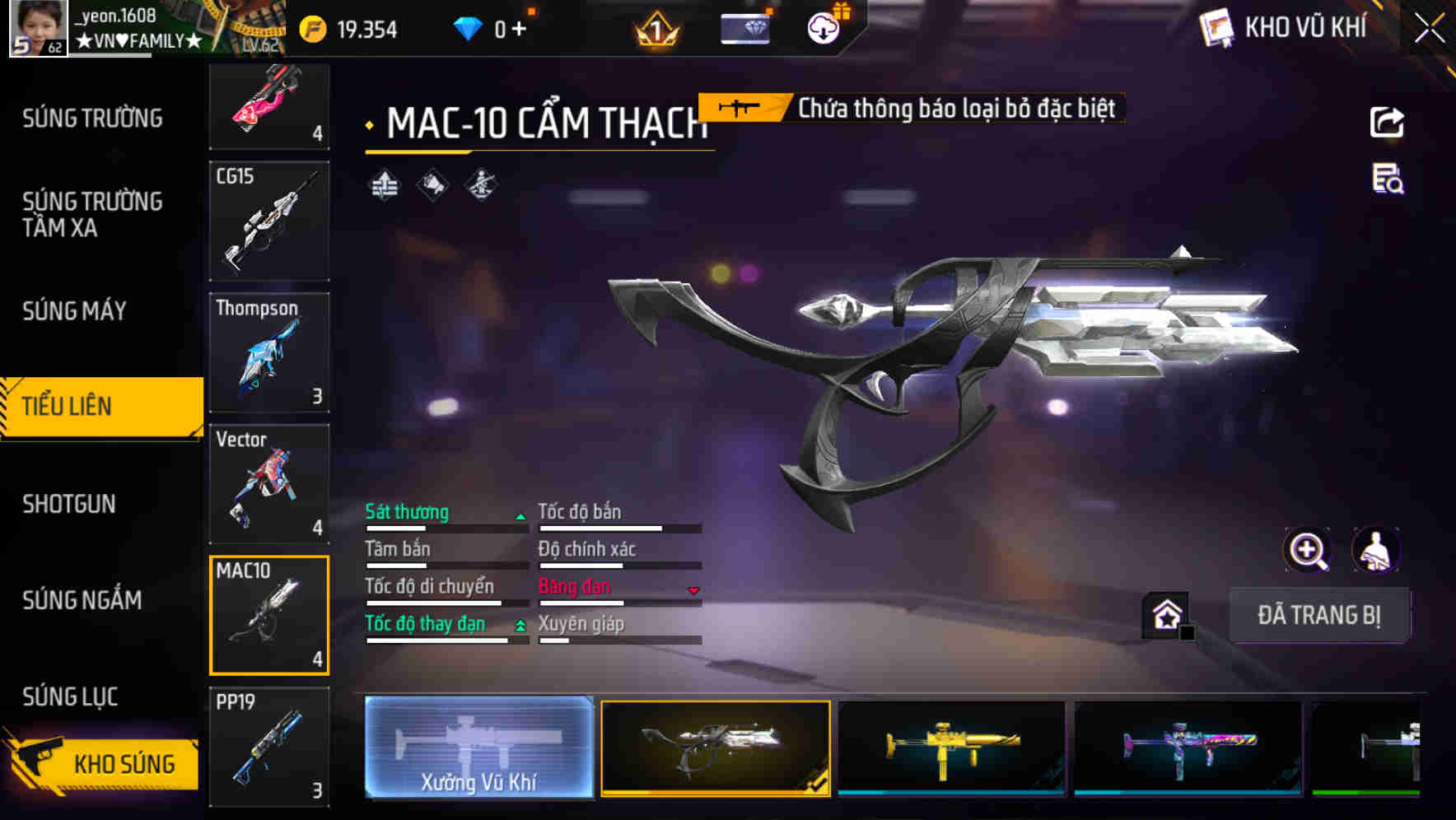The width and height of the screenshot is (1456, 820).
Task: Select the Vector weapon tile
Action: [x=269, y=484]
